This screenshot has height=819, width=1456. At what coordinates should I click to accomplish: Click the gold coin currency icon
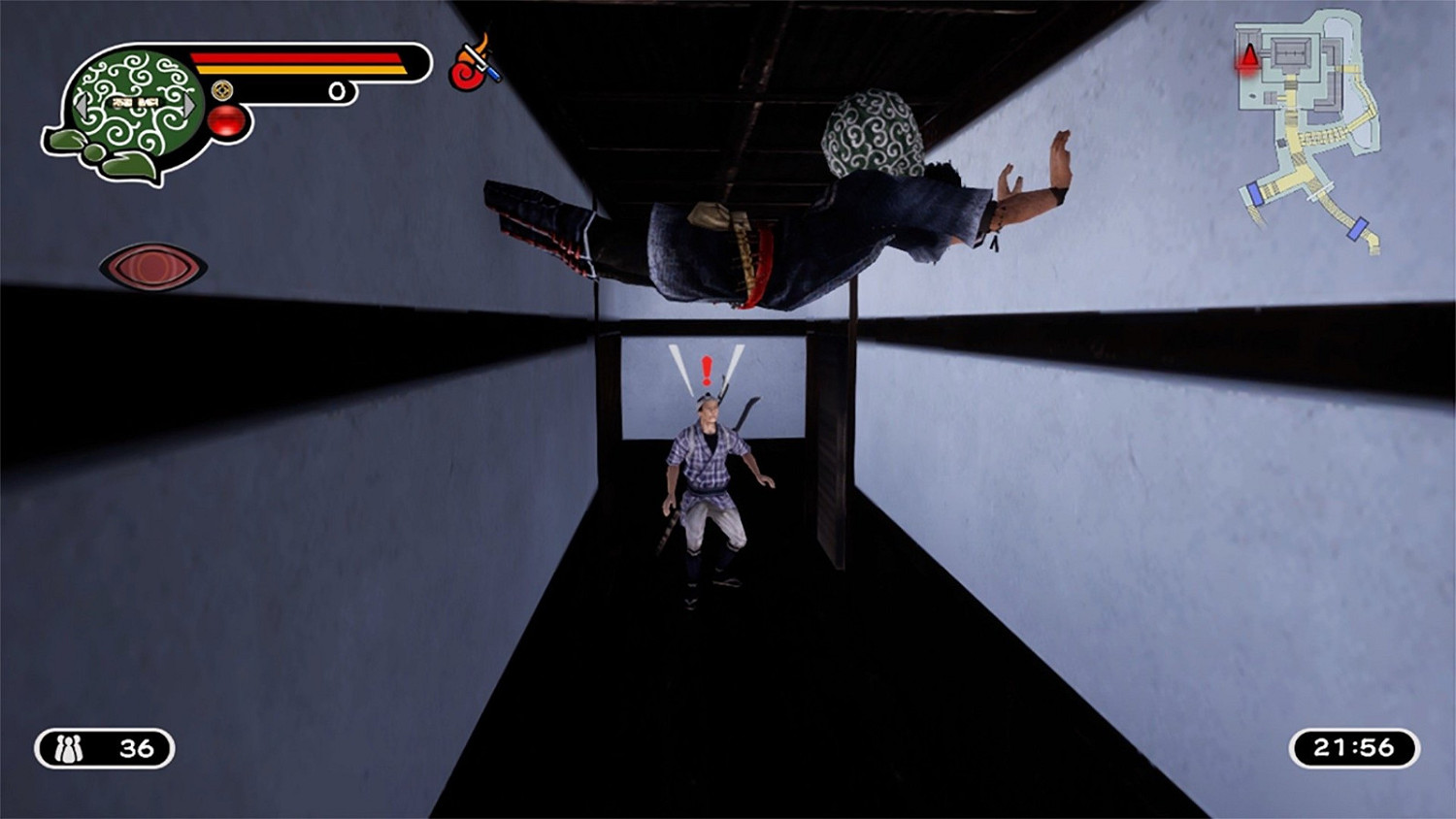click(222, 91)
